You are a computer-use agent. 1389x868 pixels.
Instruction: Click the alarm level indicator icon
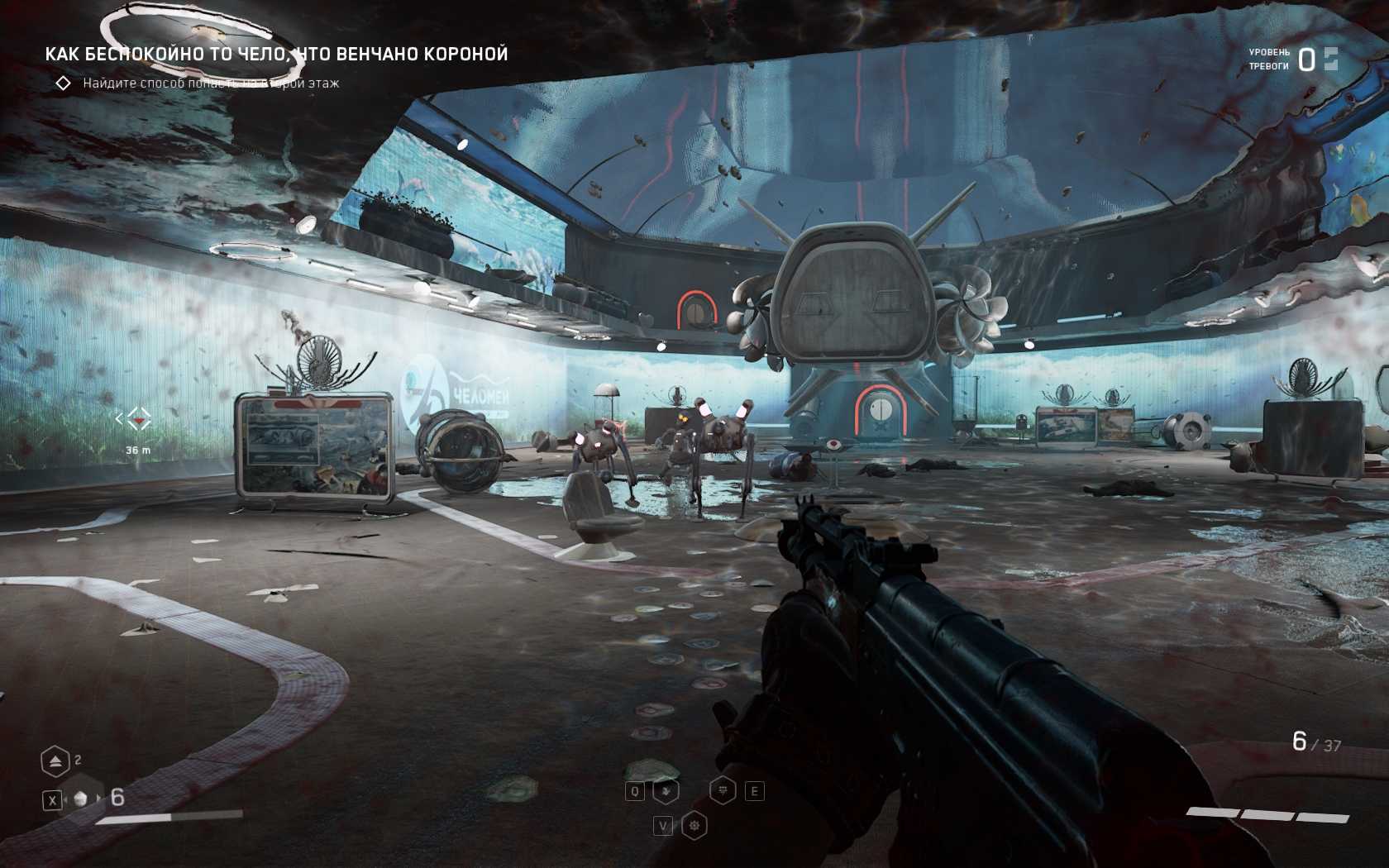click(1330, 59)
